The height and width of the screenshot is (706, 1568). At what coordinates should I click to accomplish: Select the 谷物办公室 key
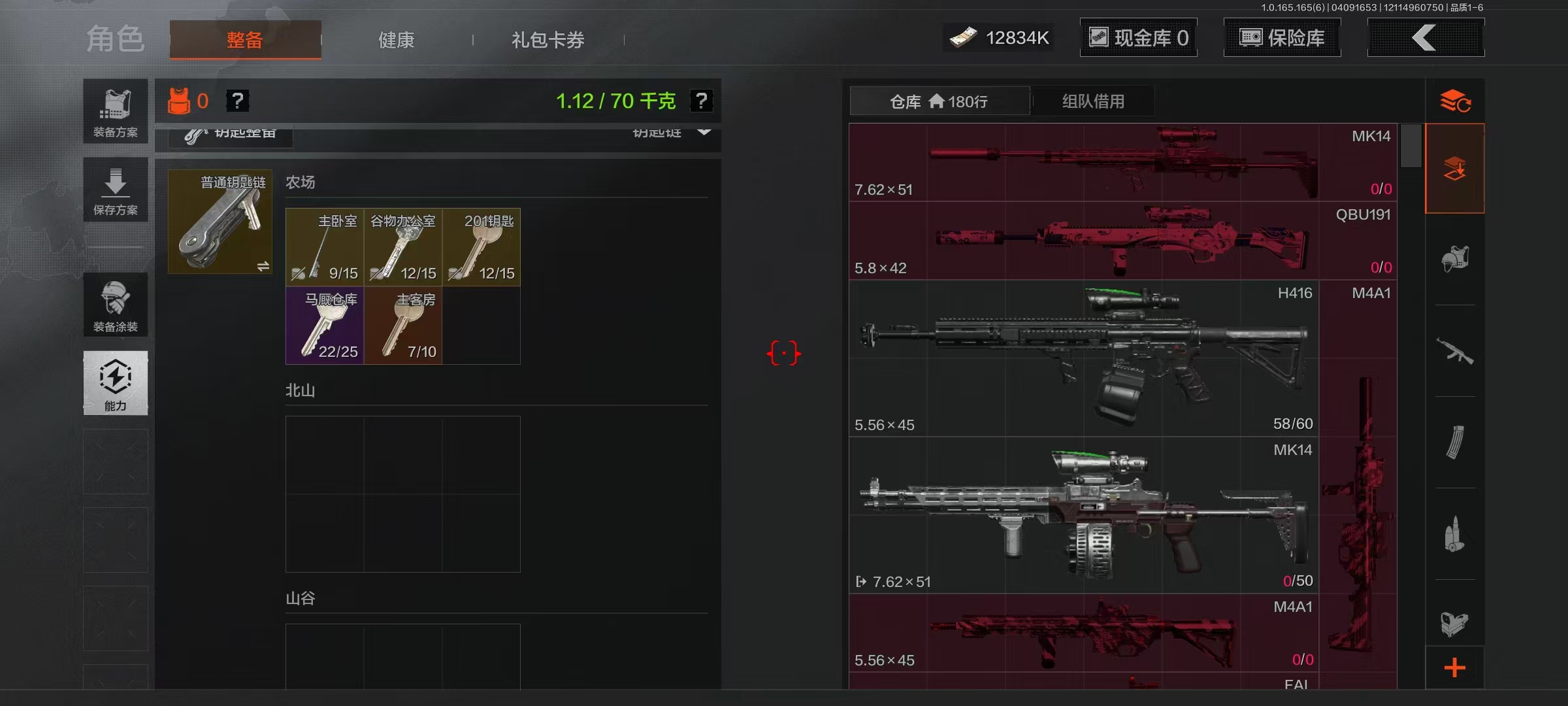click(403, 247)
